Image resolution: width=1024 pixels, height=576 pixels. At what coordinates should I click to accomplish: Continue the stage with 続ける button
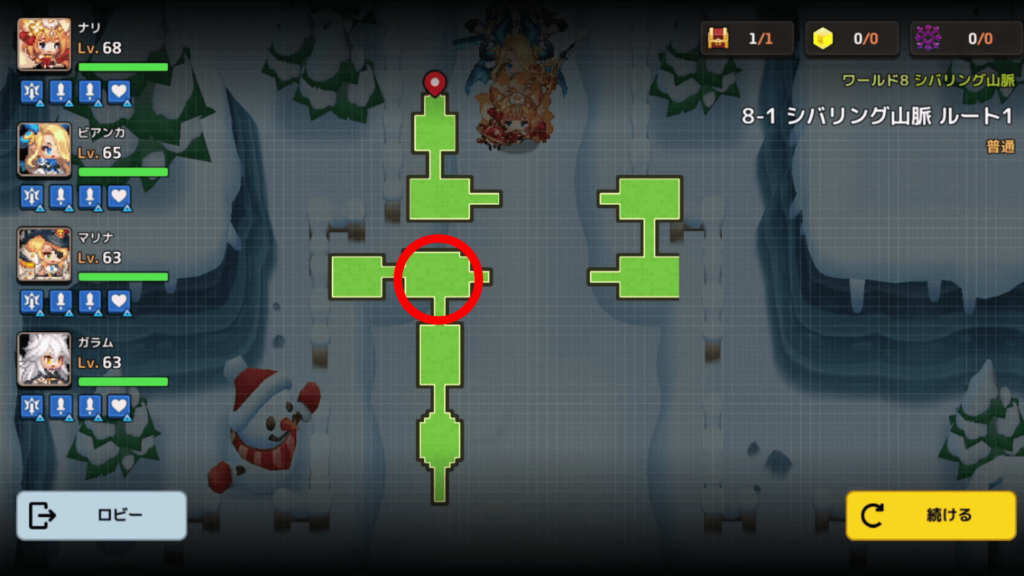[x=930, y=516]
